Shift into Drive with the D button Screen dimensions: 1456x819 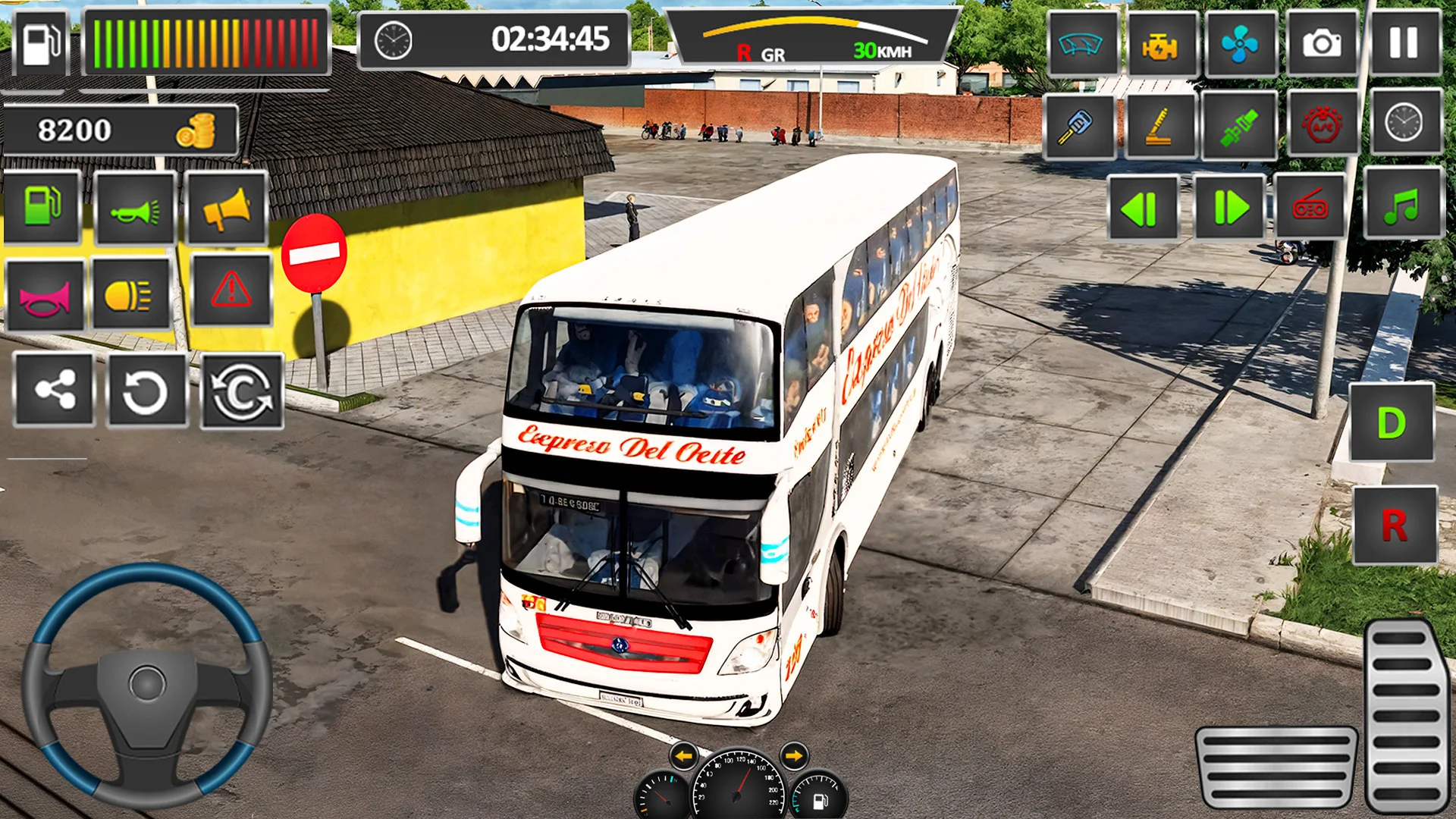click(x=1392, y=423)
